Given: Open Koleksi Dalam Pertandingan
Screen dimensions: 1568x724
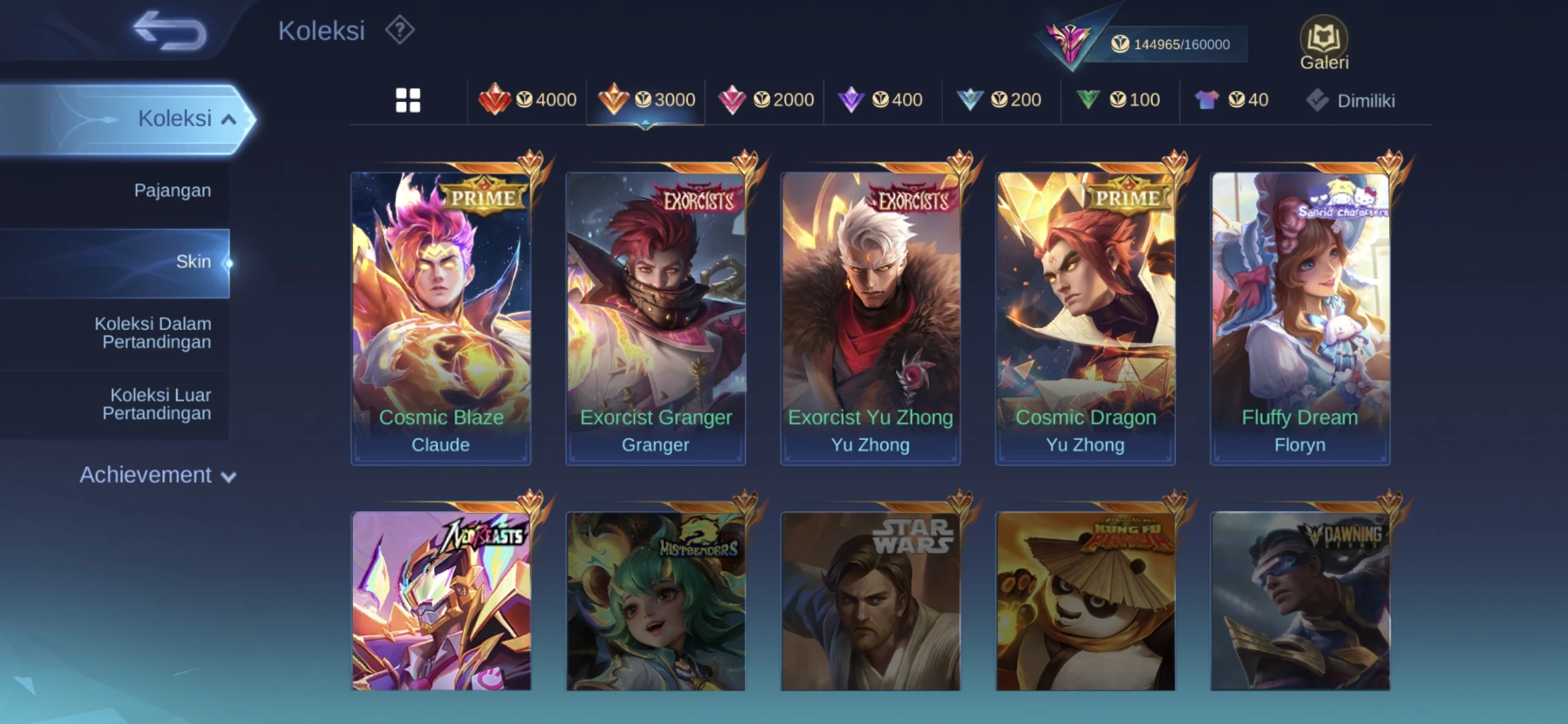Looking at the screenshot, I should (153, 333).
